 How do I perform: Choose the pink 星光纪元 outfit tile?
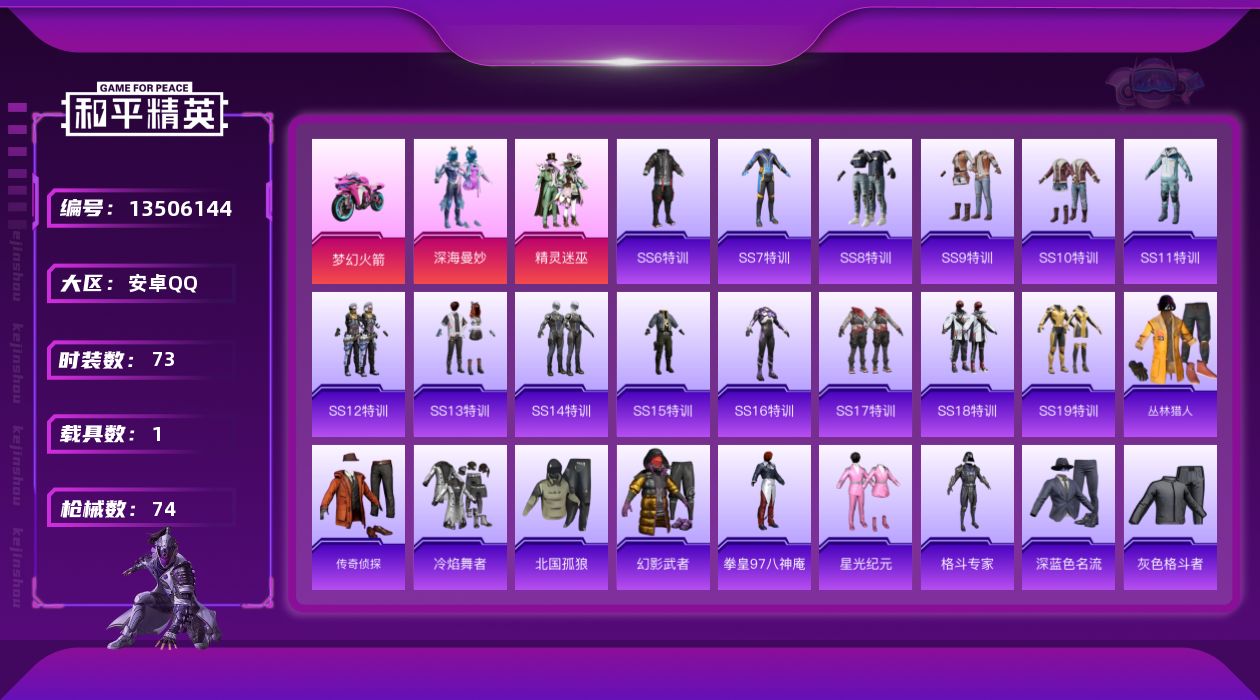tap(865, 517)
